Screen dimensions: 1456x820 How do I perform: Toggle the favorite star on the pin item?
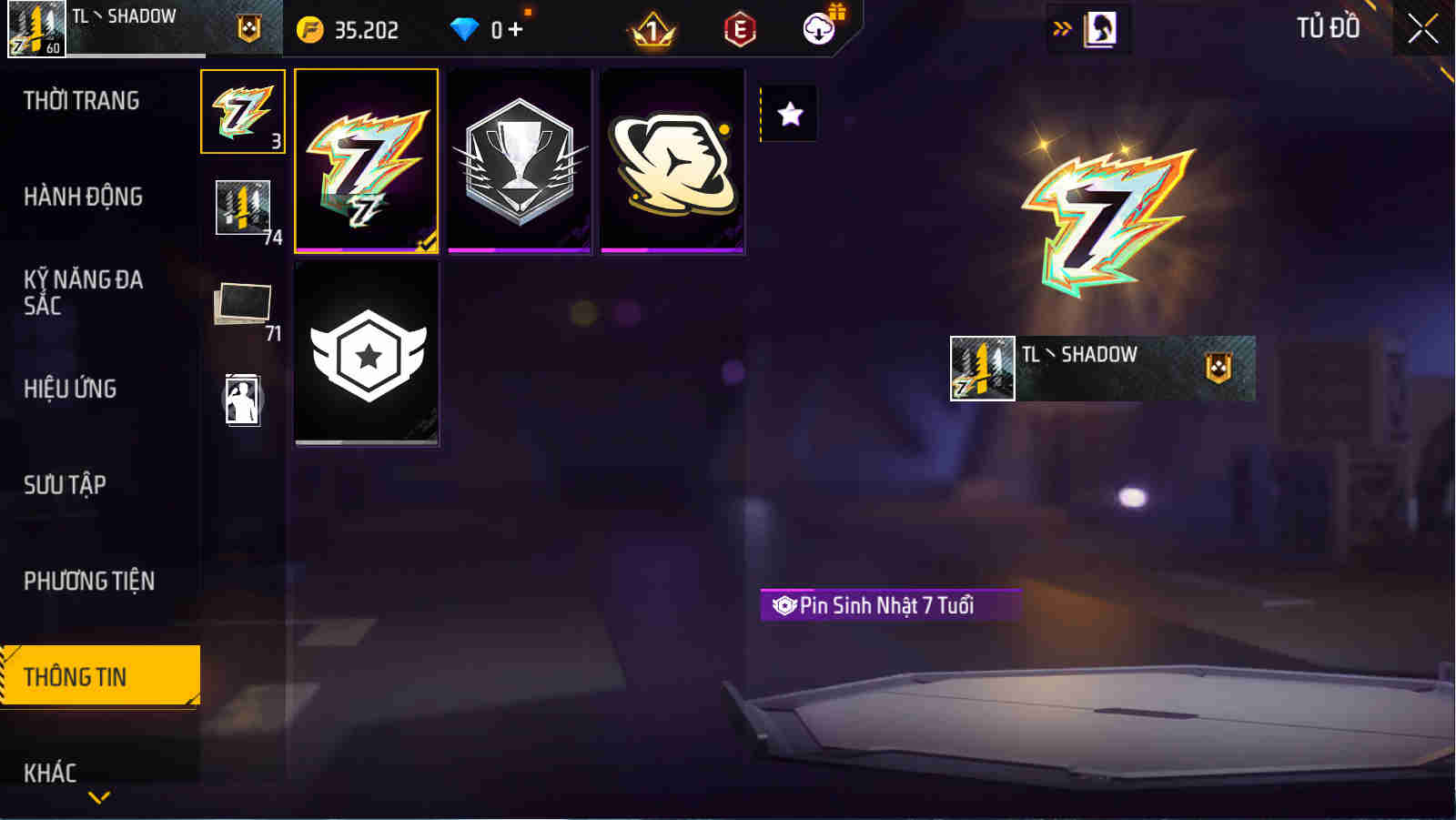[788, 112]
